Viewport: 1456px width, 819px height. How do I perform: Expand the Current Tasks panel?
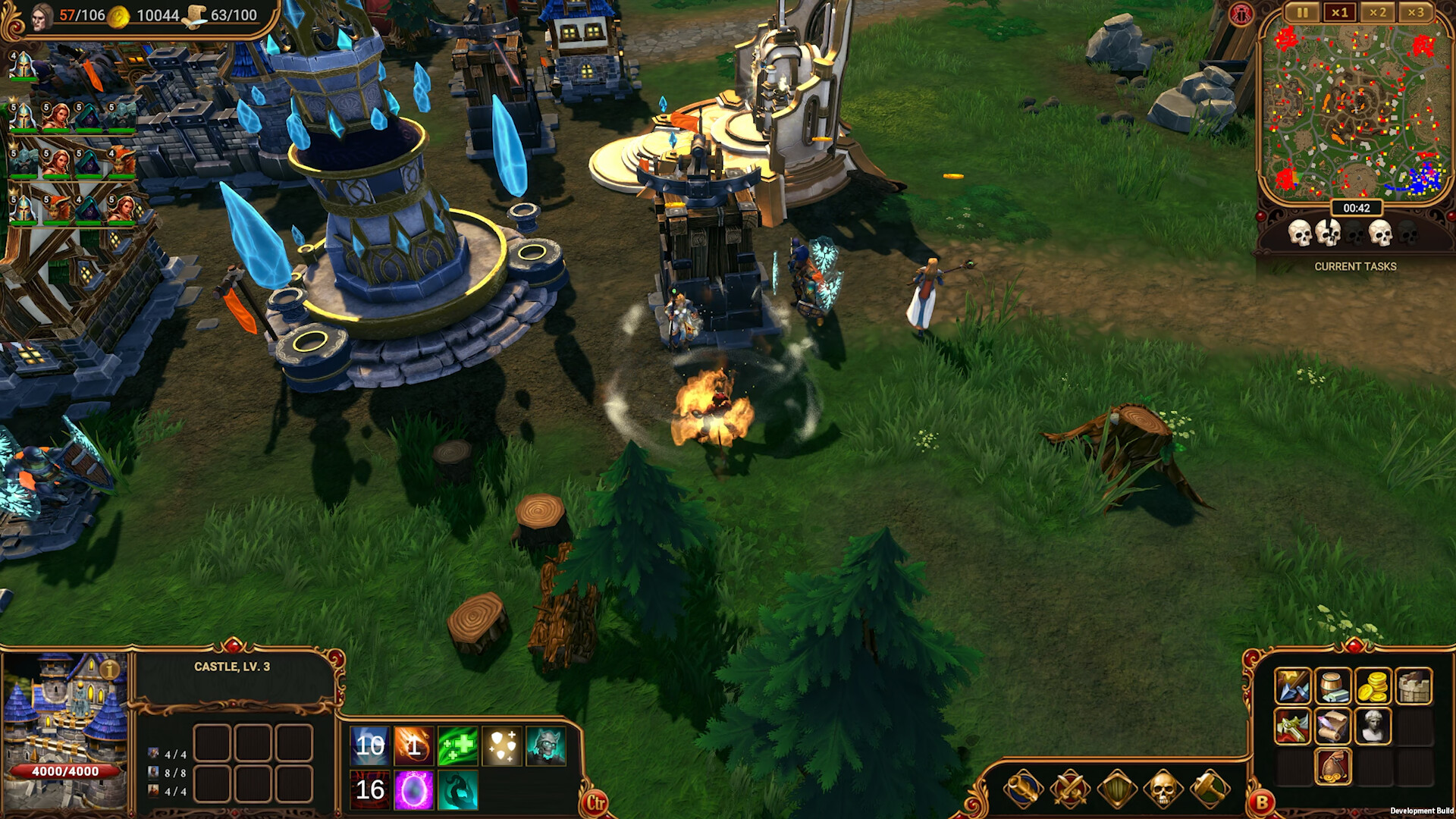pos(1355,266)
